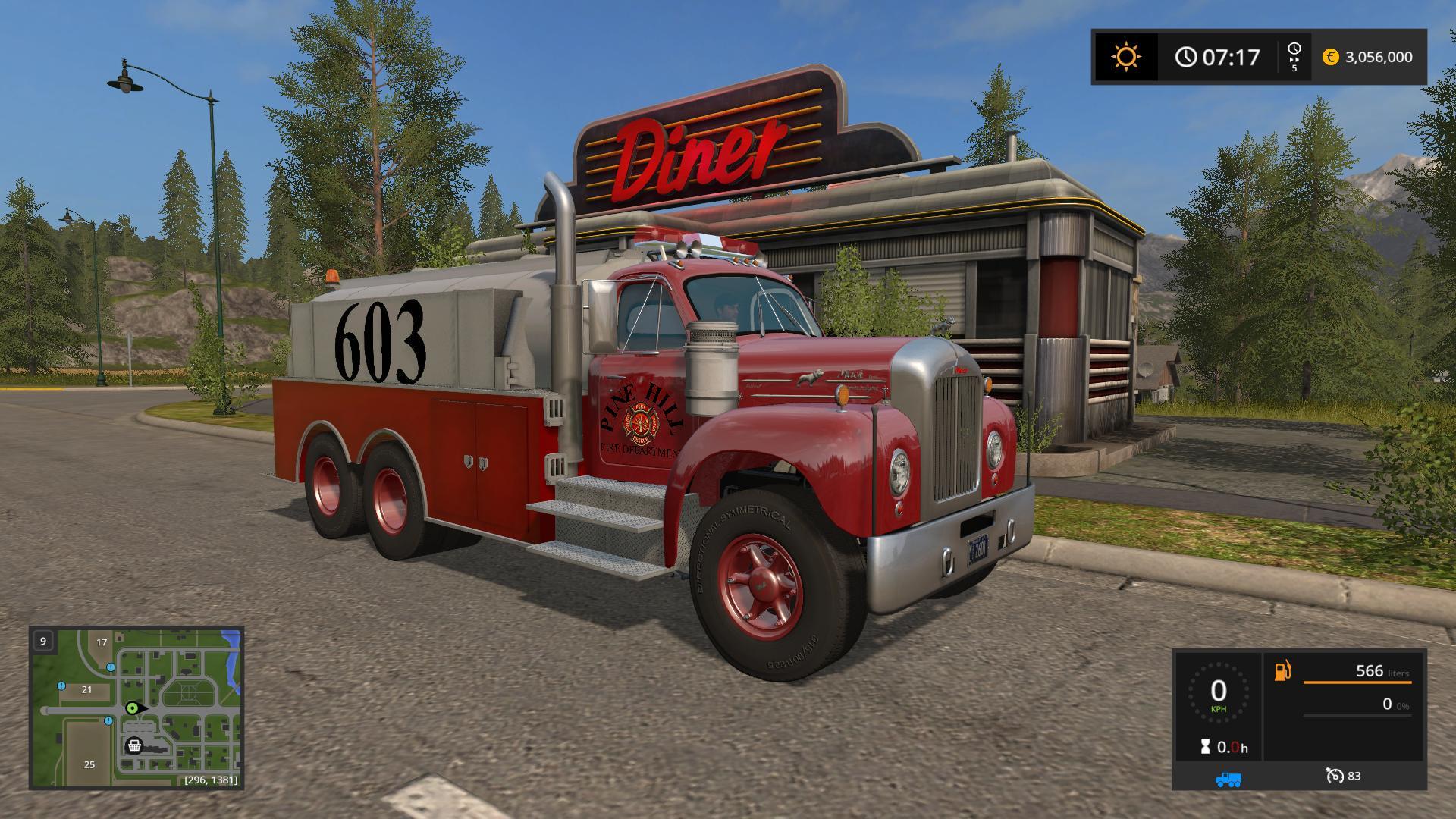This screenshot has height=819, width=1456.
Task: Open the minimap of the town
Action: click(x=136, y=707)
